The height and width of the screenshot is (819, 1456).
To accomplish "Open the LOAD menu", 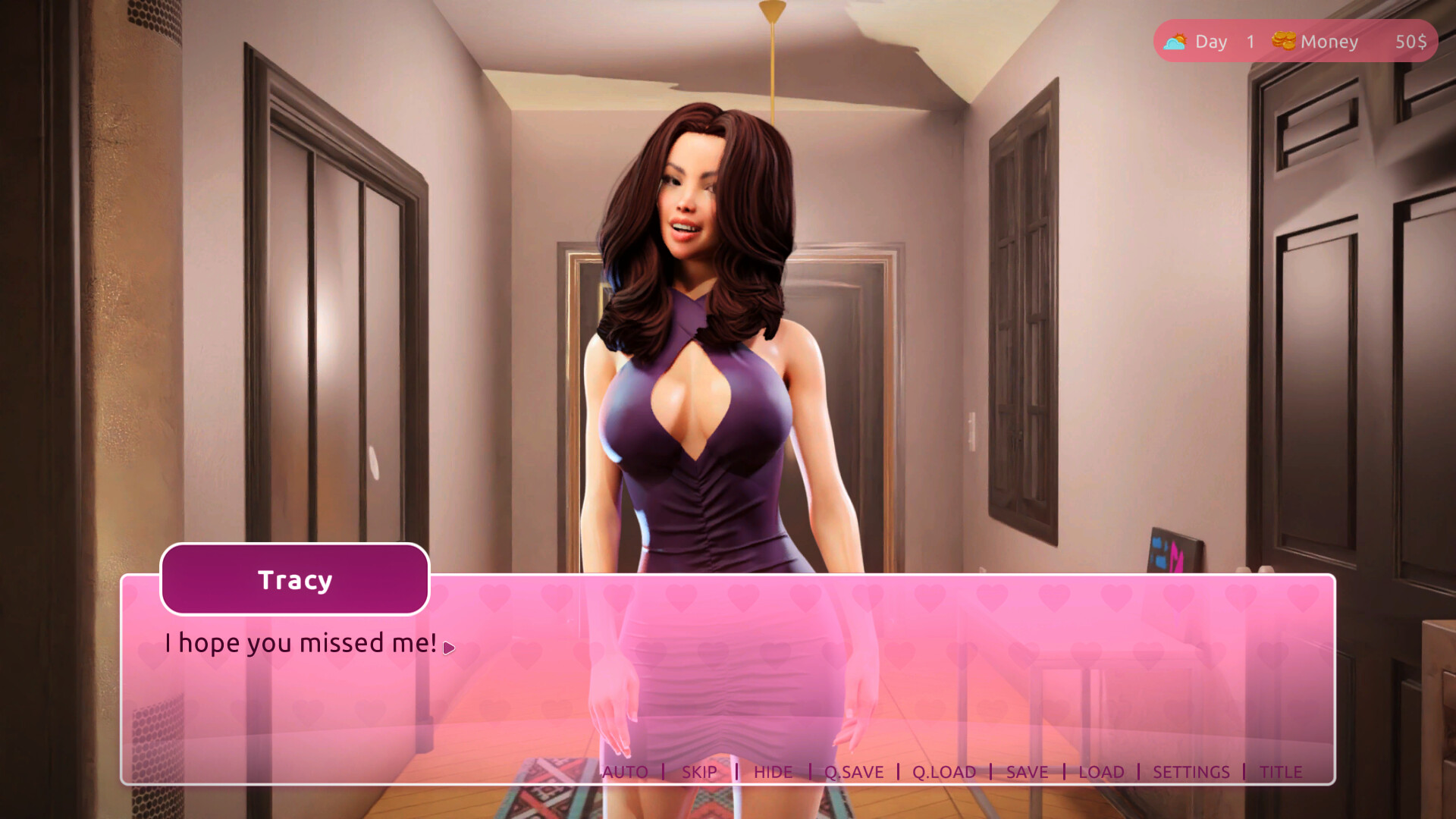I will [1101, 772].
